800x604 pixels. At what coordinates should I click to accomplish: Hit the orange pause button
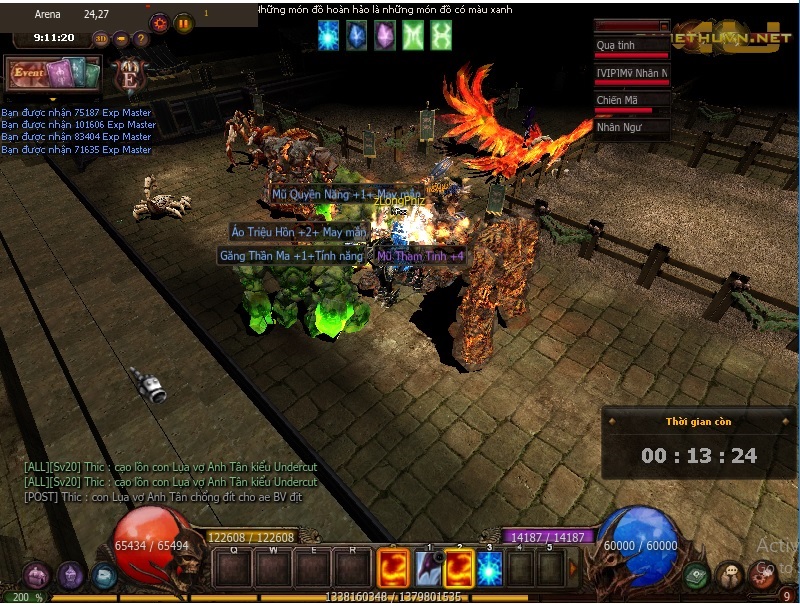click(184, 23)
